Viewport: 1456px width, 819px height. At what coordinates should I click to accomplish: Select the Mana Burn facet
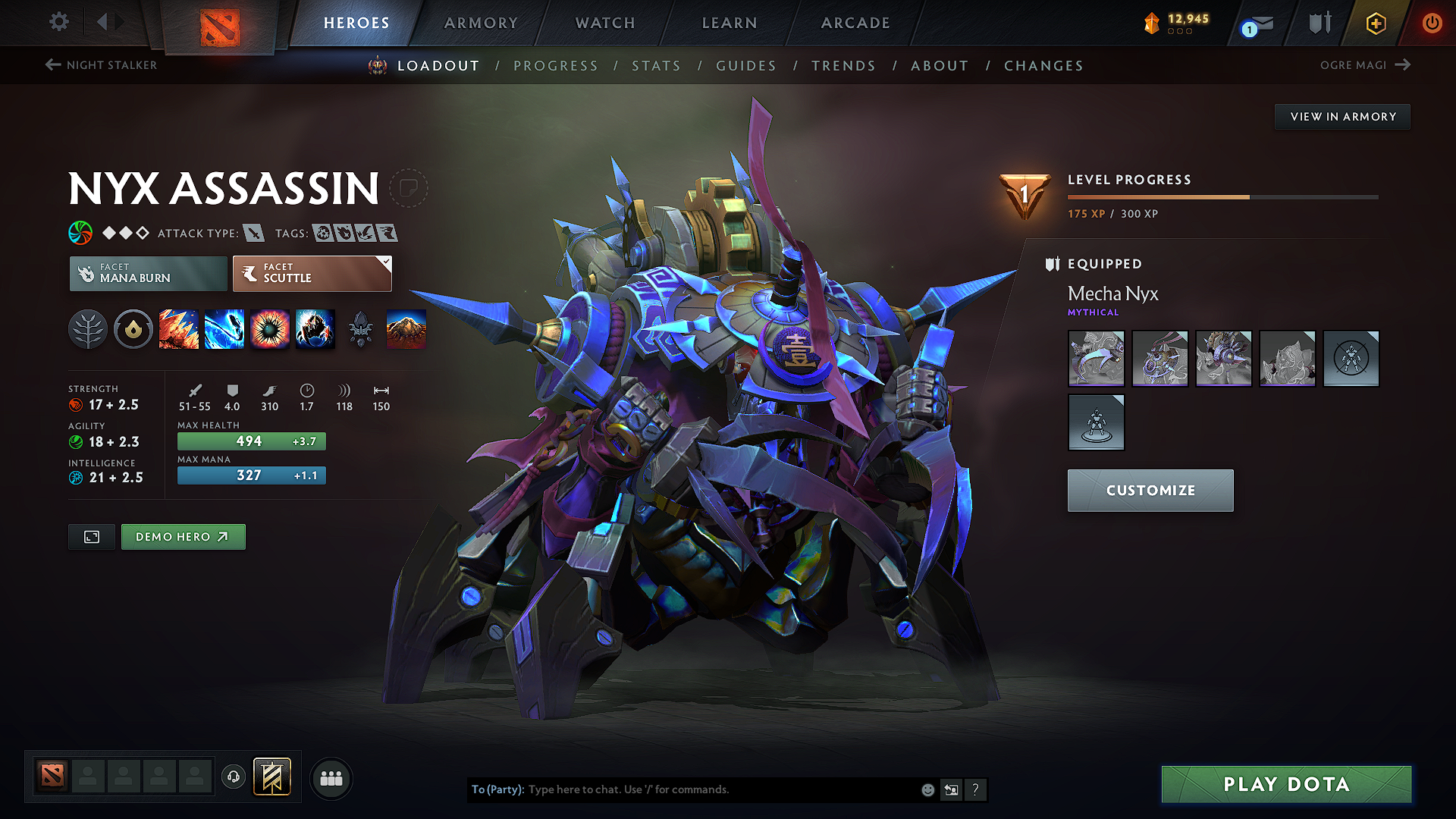(x=148, y=273)
